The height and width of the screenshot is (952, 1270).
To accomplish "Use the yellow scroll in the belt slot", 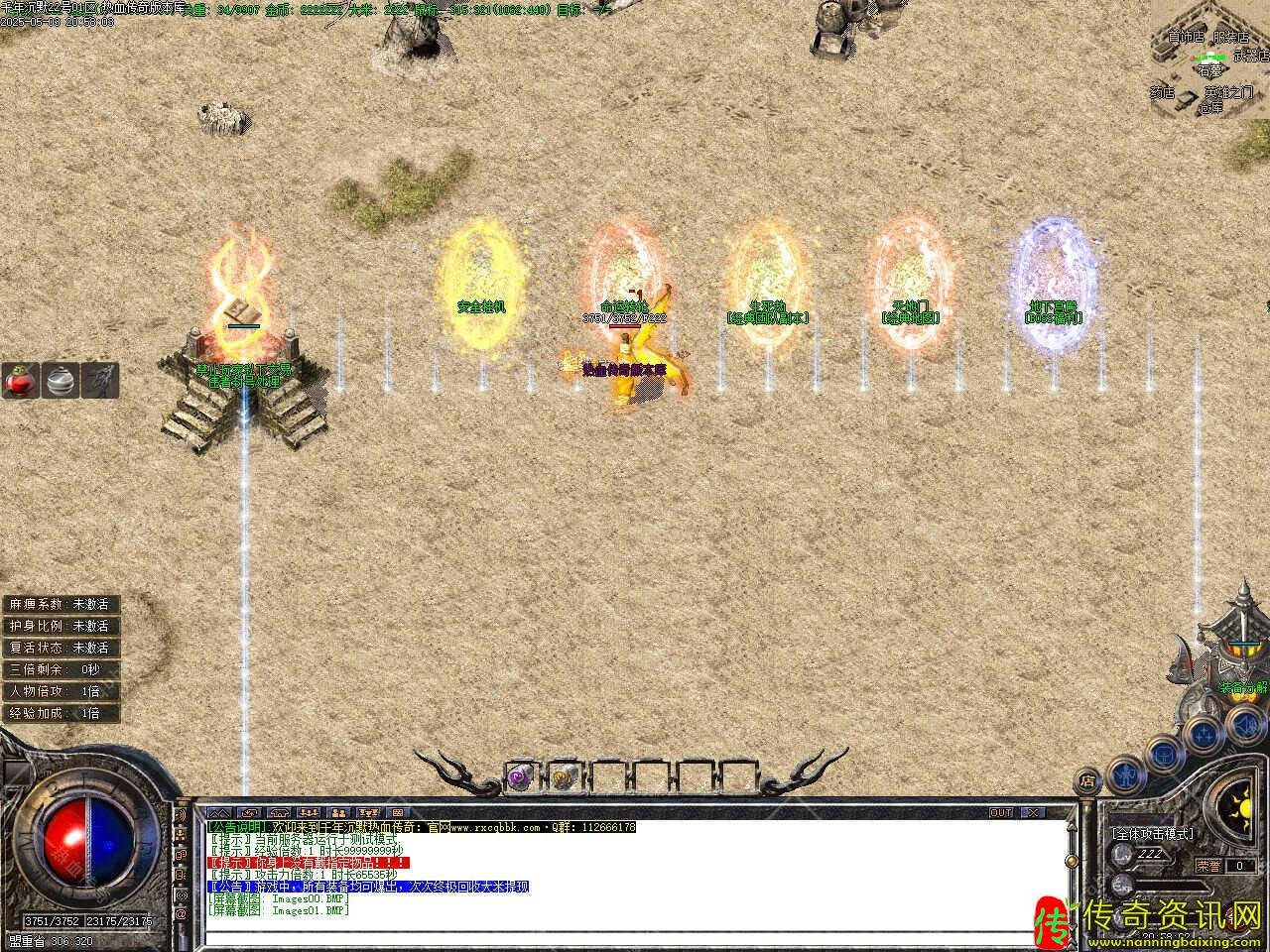I will pos(562,777).
